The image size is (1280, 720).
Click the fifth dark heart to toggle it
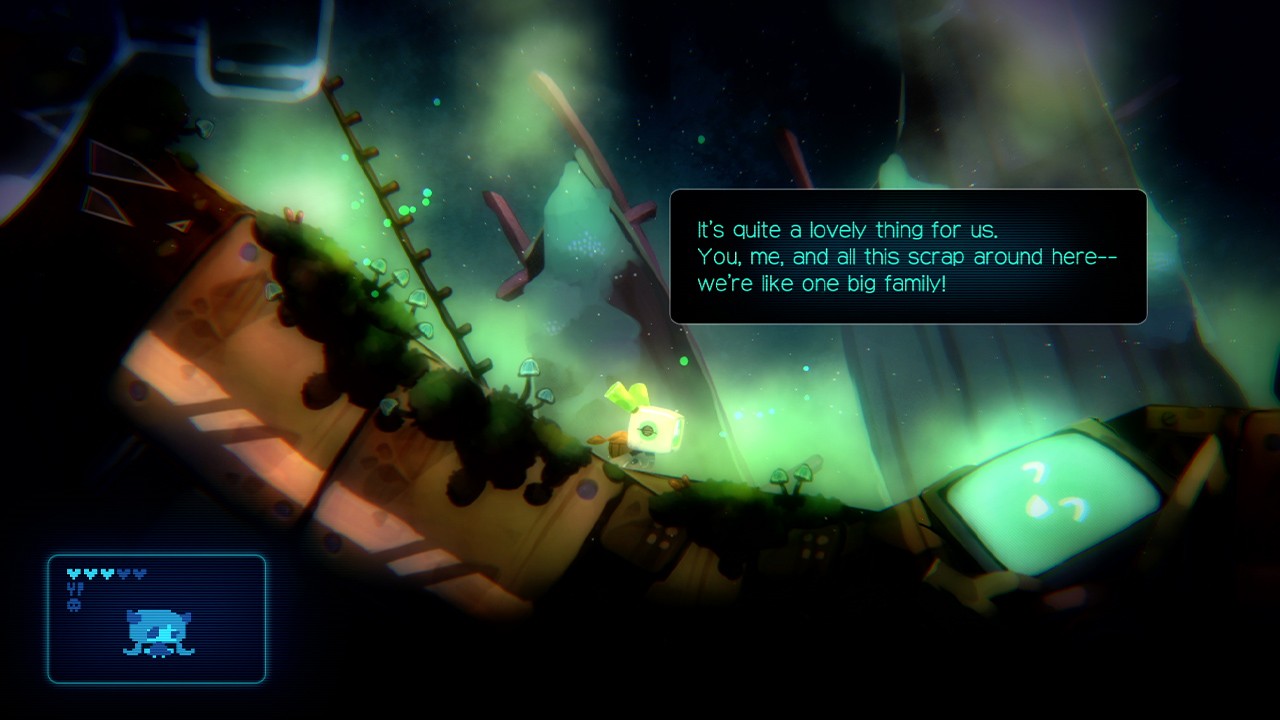coord(139,573)
